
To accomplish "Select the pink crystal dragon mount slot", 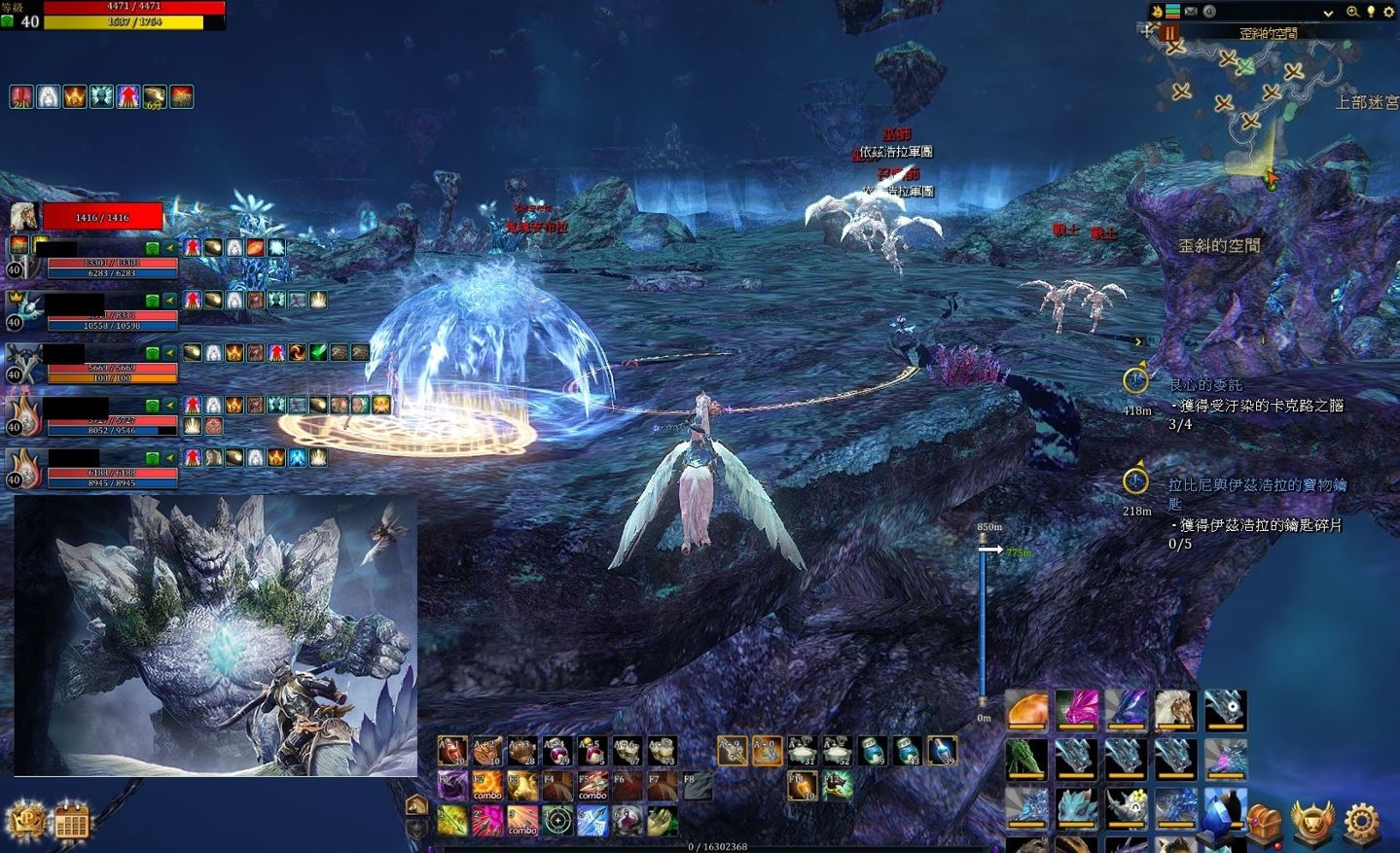I will [1076, 710].
